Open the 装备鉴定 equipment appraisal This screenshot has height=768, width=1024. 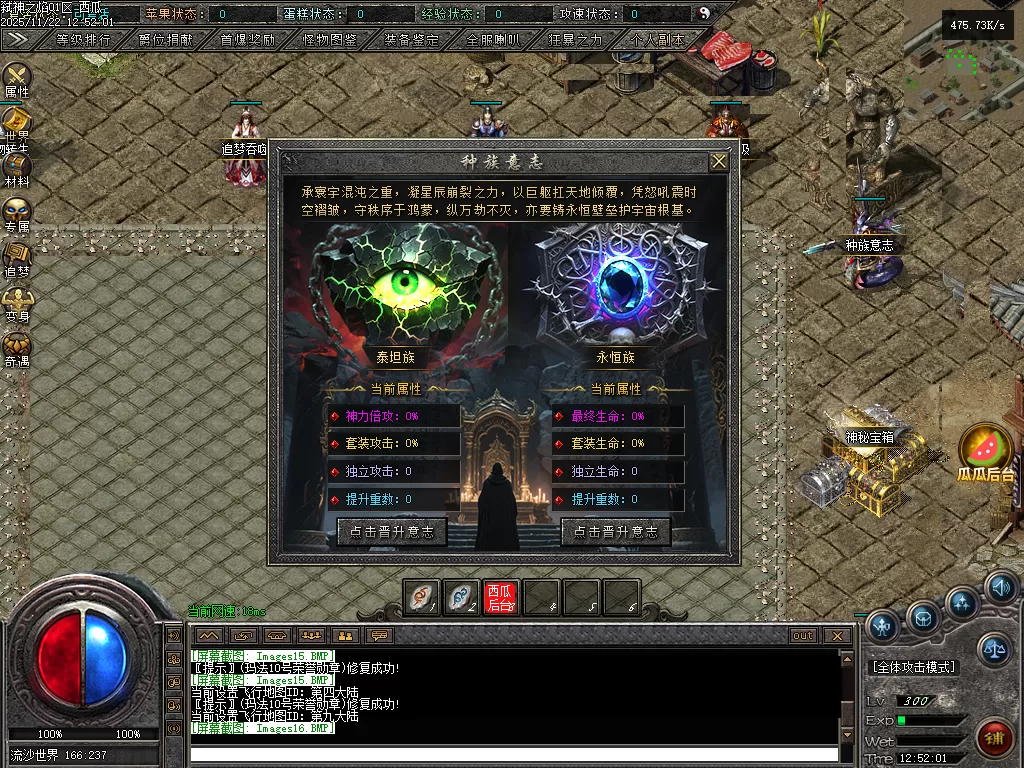(x=411, y=40)
